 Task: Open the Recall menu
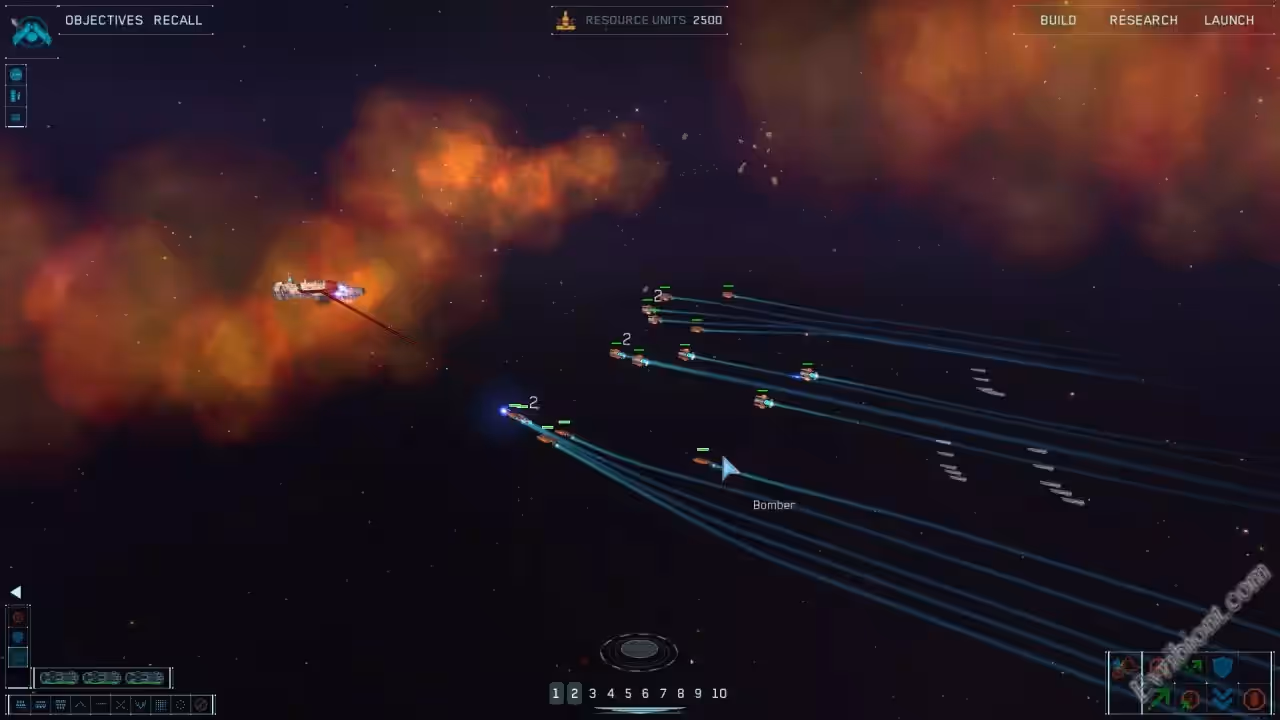tap(178, 20)
